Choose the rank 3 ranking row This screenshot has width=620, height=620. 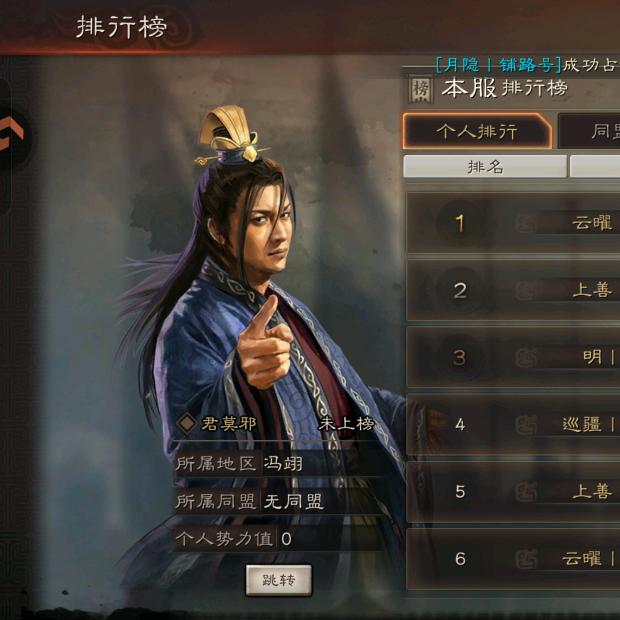[513, 357]
